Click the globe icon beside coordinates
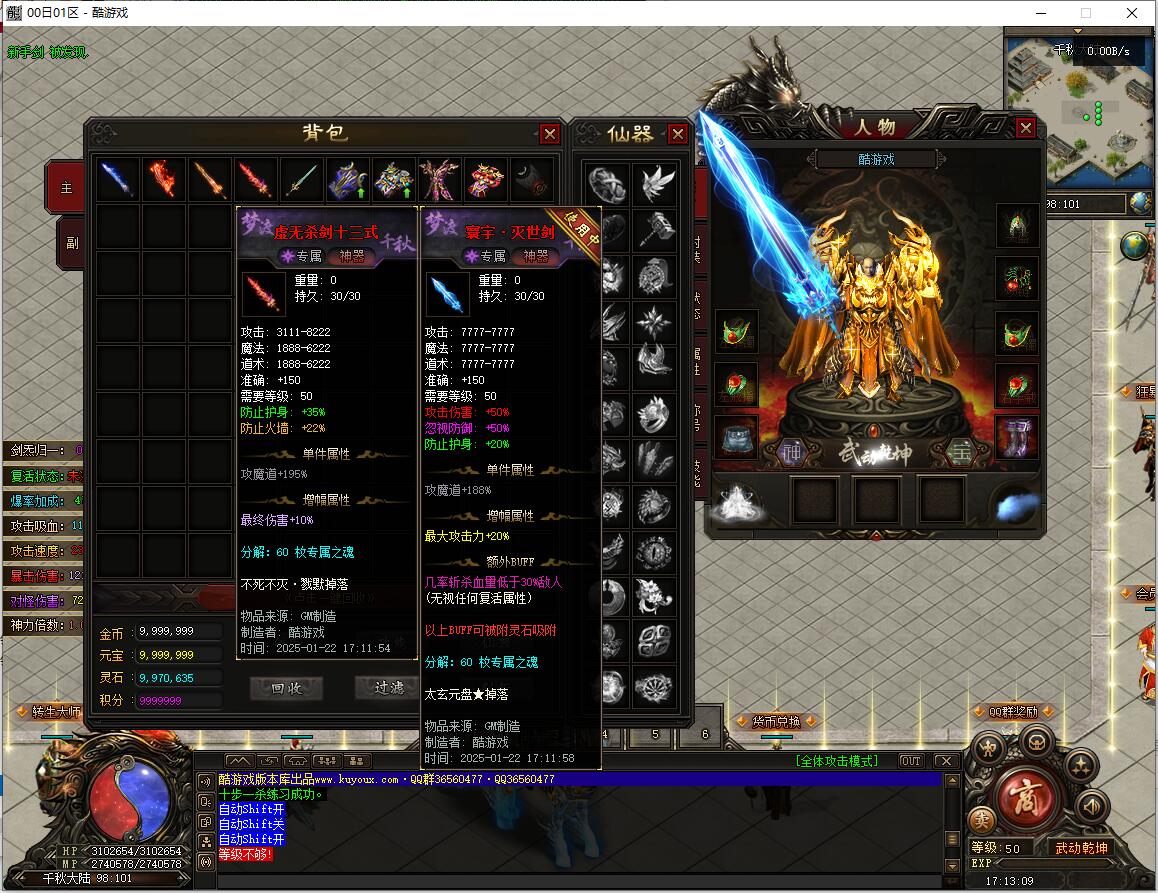Image resolution: width=1158 pixels, height=893 pixels. (1141, 204)
